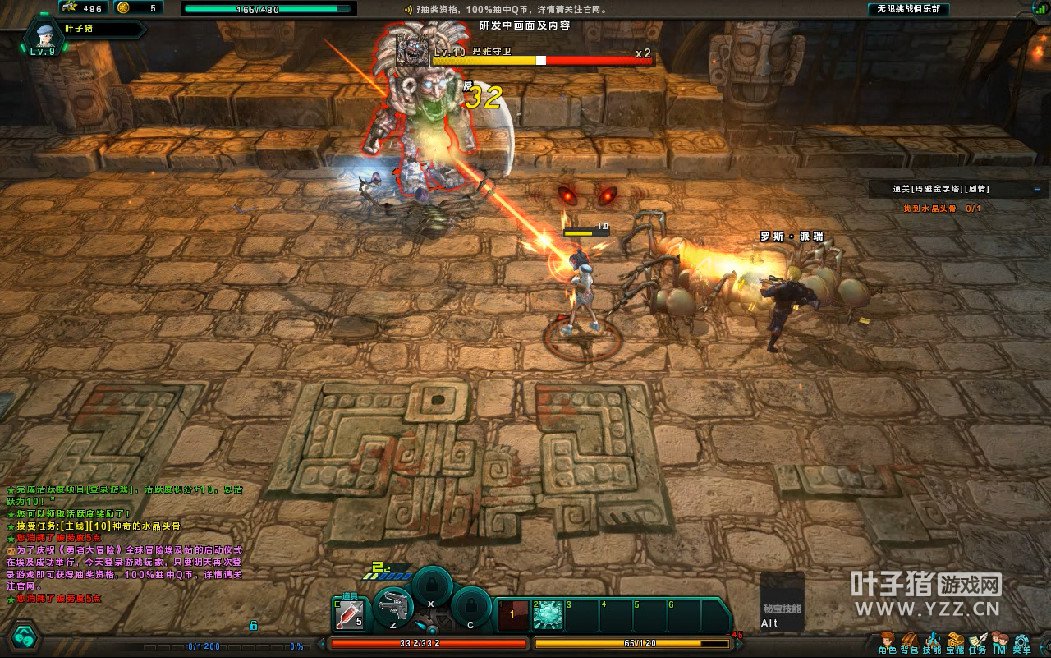
Task: Click the 秘宝技能 Alt skill slot
Action: [781, 602]
